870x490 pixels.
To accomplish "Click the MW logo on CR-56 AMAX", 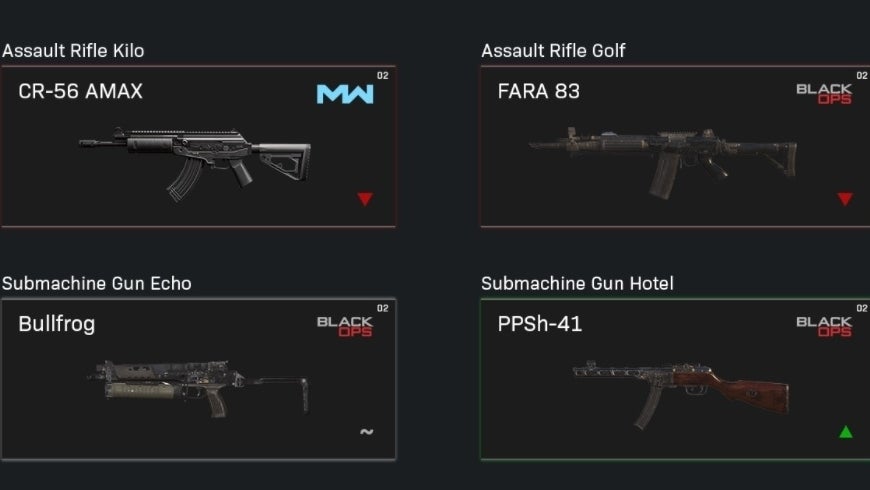I will click(345, 94).
